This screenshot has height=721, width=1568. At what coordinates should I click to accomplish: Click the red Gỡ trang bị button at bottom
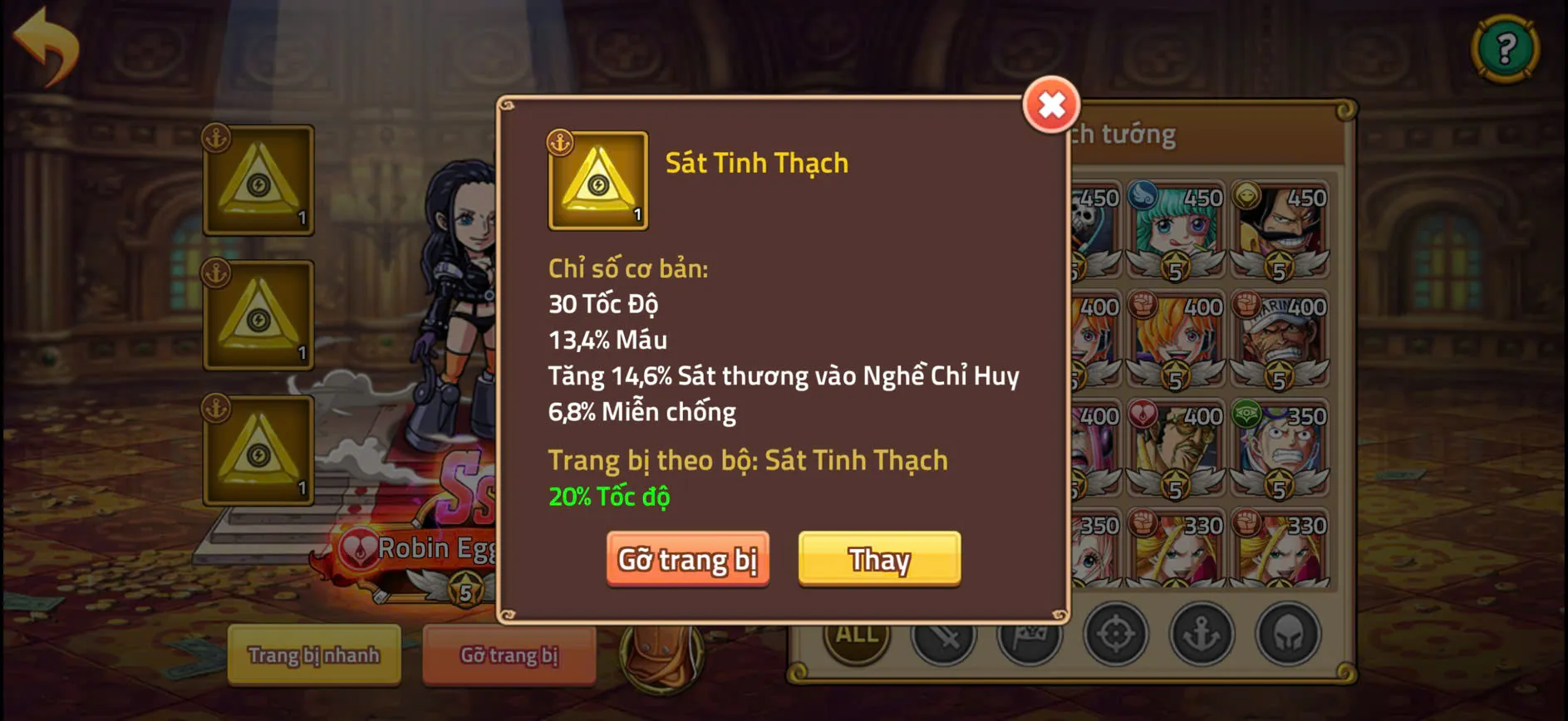coord(509,655)
